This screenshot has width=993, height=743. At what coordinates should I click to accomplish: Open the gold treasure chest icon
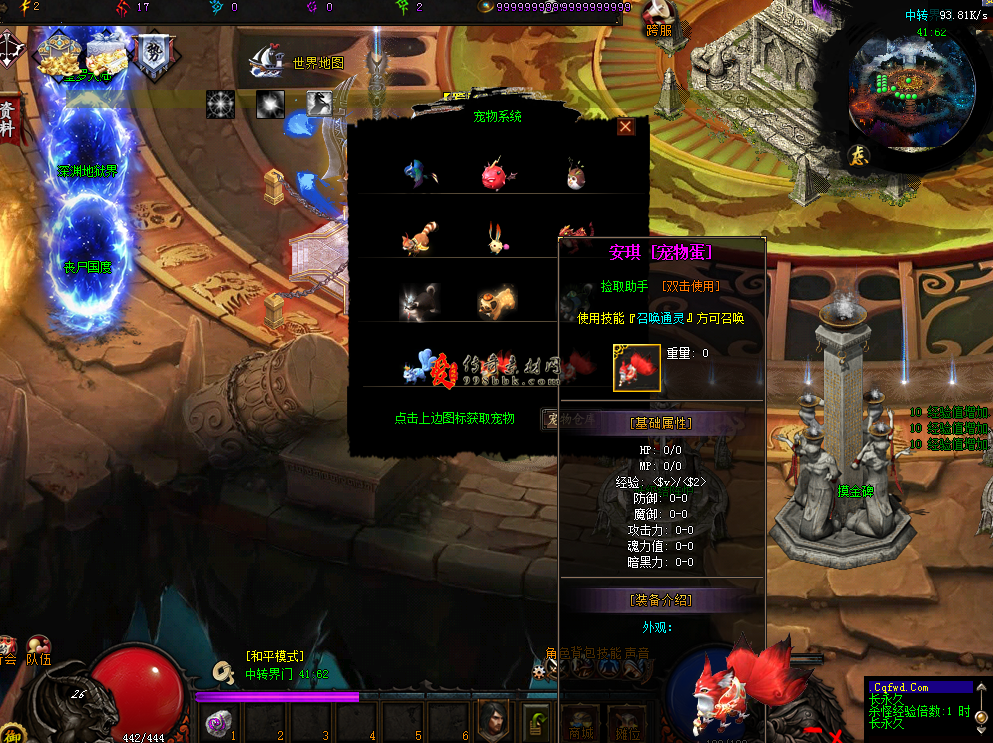click(58, 55)
